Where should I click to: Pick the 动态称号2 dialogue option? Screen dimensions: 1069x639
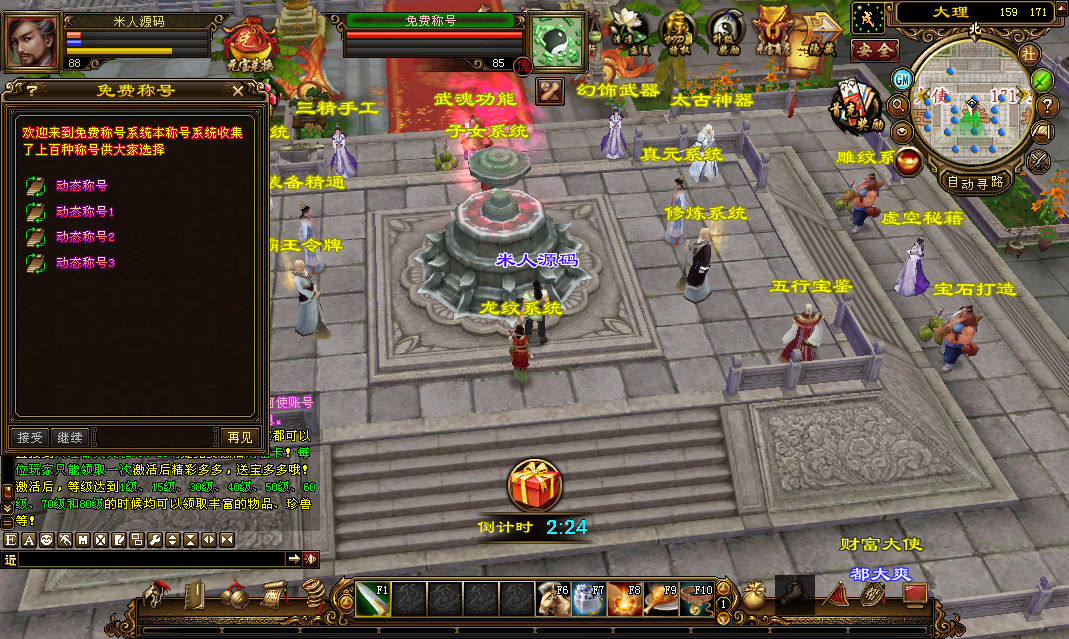tap(85, 237)
